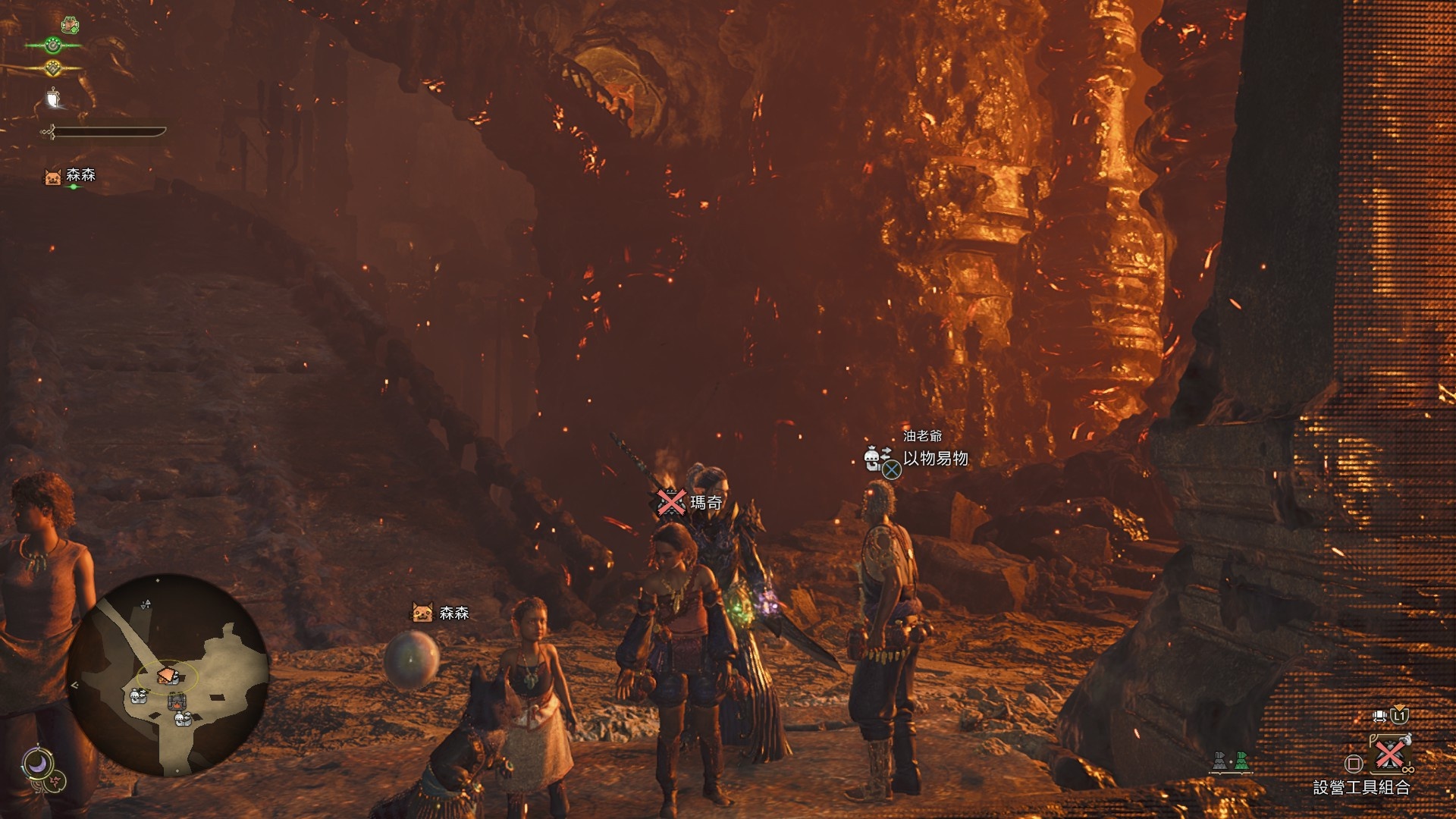The image size is (1456, 819).
Task: Select the smithy forge marker on minimap
Action: [x=176, y=701]
